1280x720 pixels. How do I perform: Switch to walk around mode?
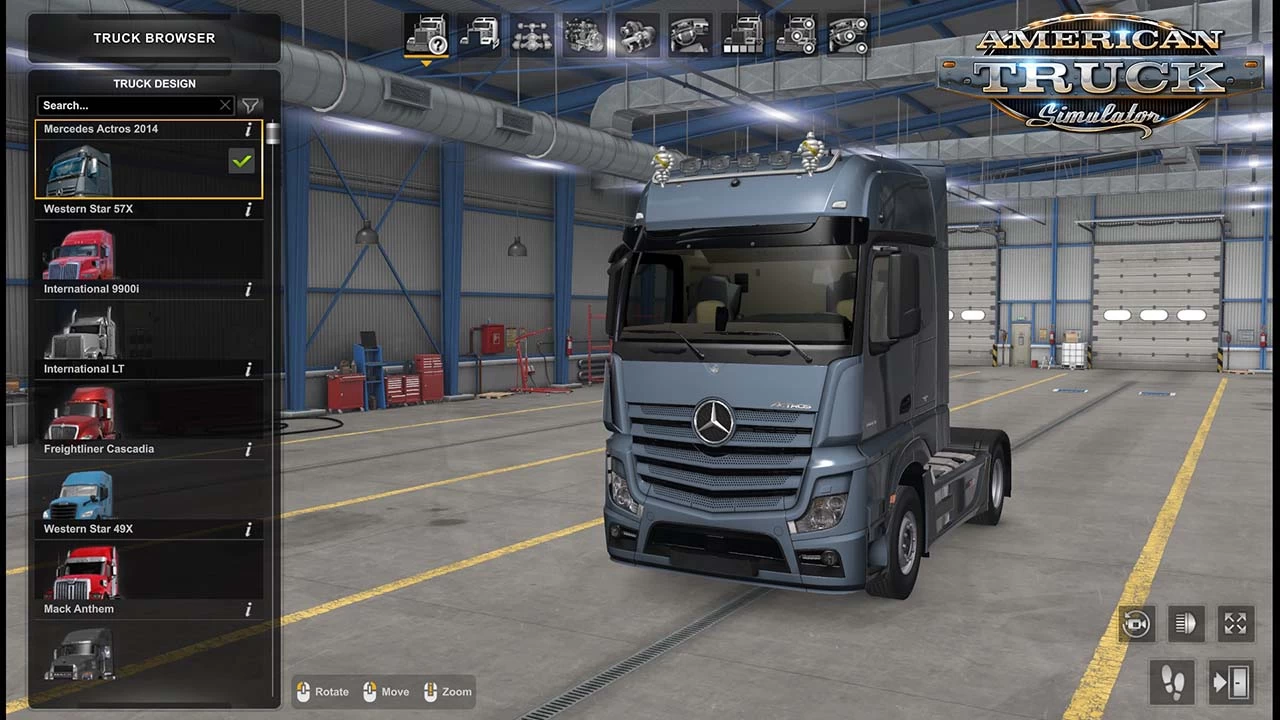(1172, 683)
